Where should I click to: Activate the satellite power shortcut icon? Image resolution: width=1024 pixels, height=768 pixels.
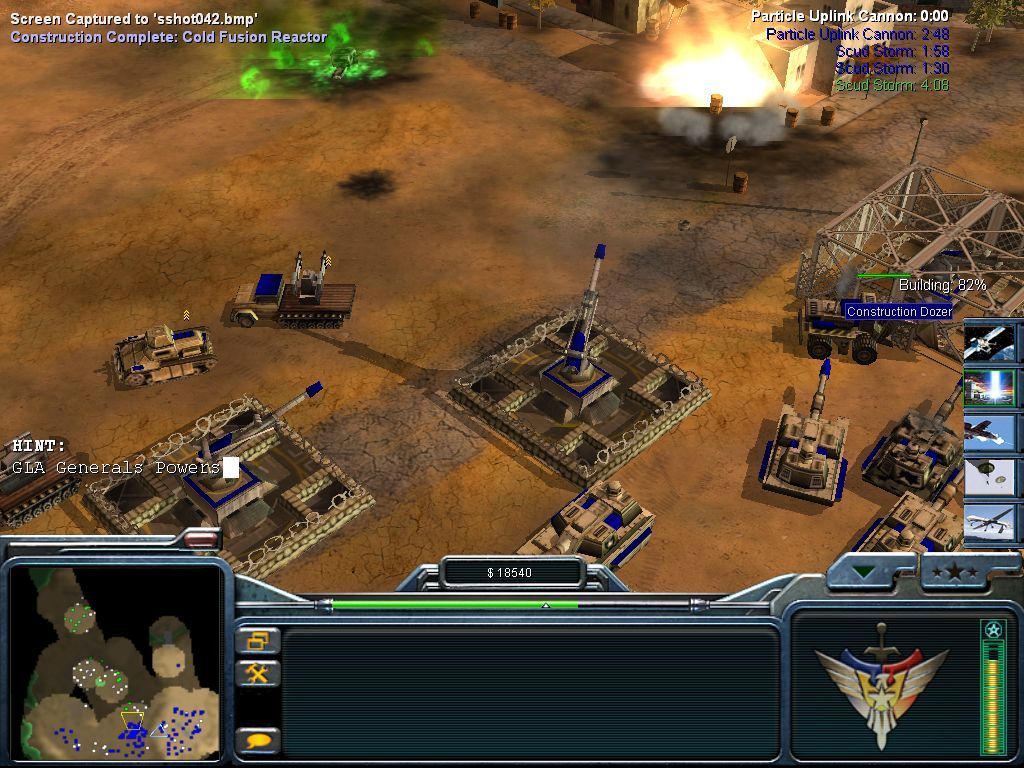pyautogui.click(x=991, y=342)
